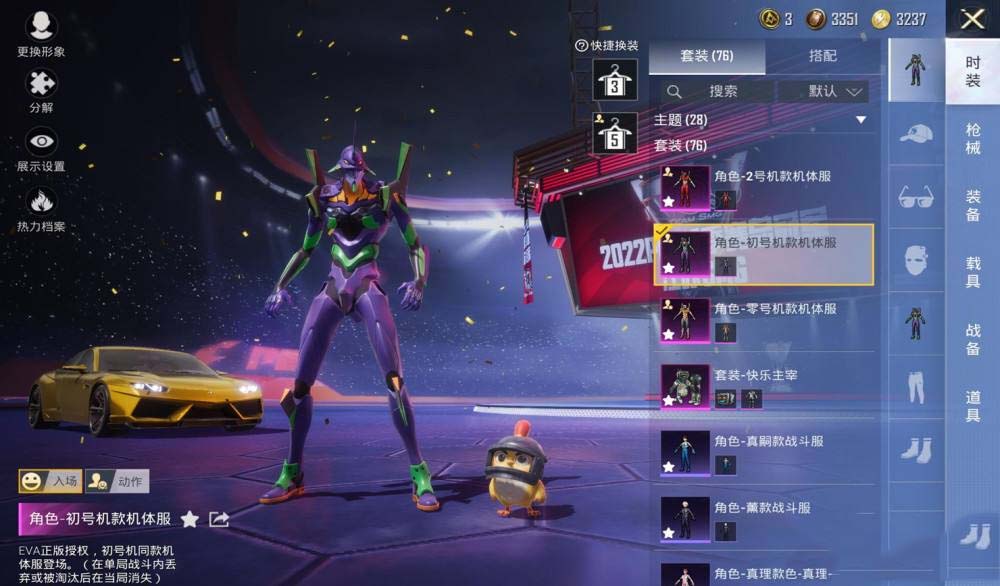Viewport: 1000px width, 586px height.
Task: Select the 入场 entrance emote button
Action: tap(51, 481)
